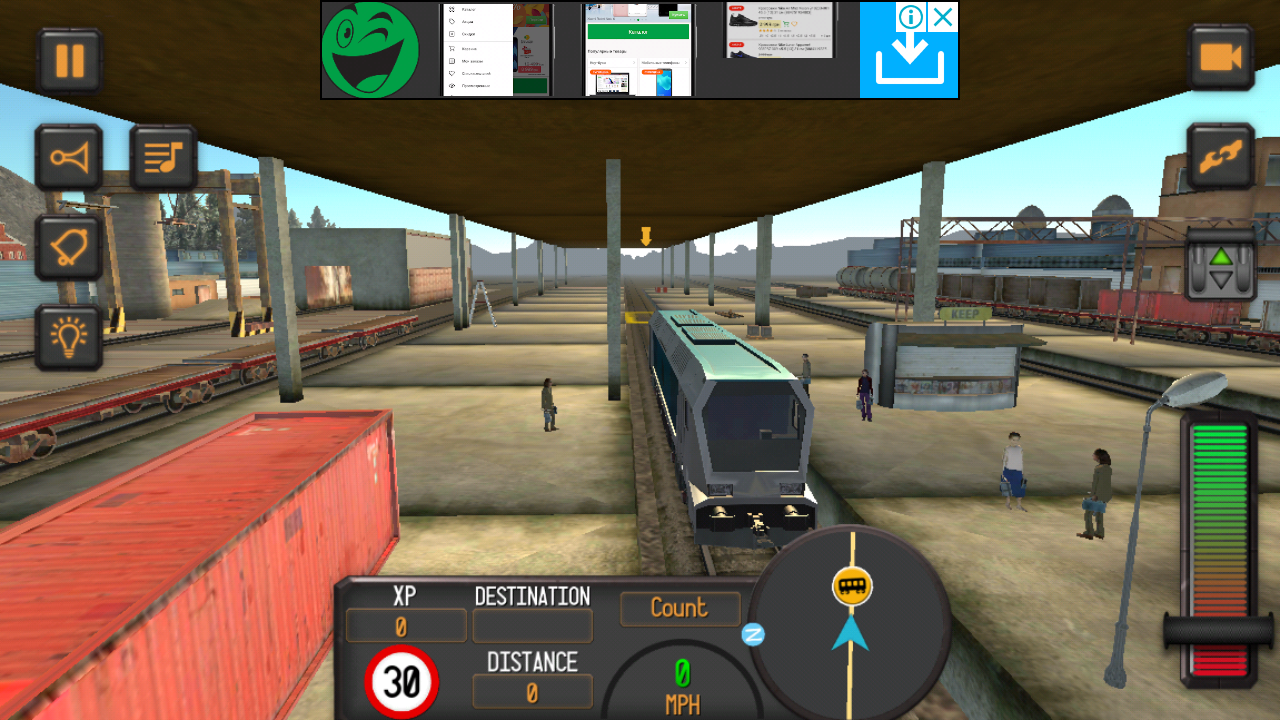Toggle the music playlist button

coord(163,158)
